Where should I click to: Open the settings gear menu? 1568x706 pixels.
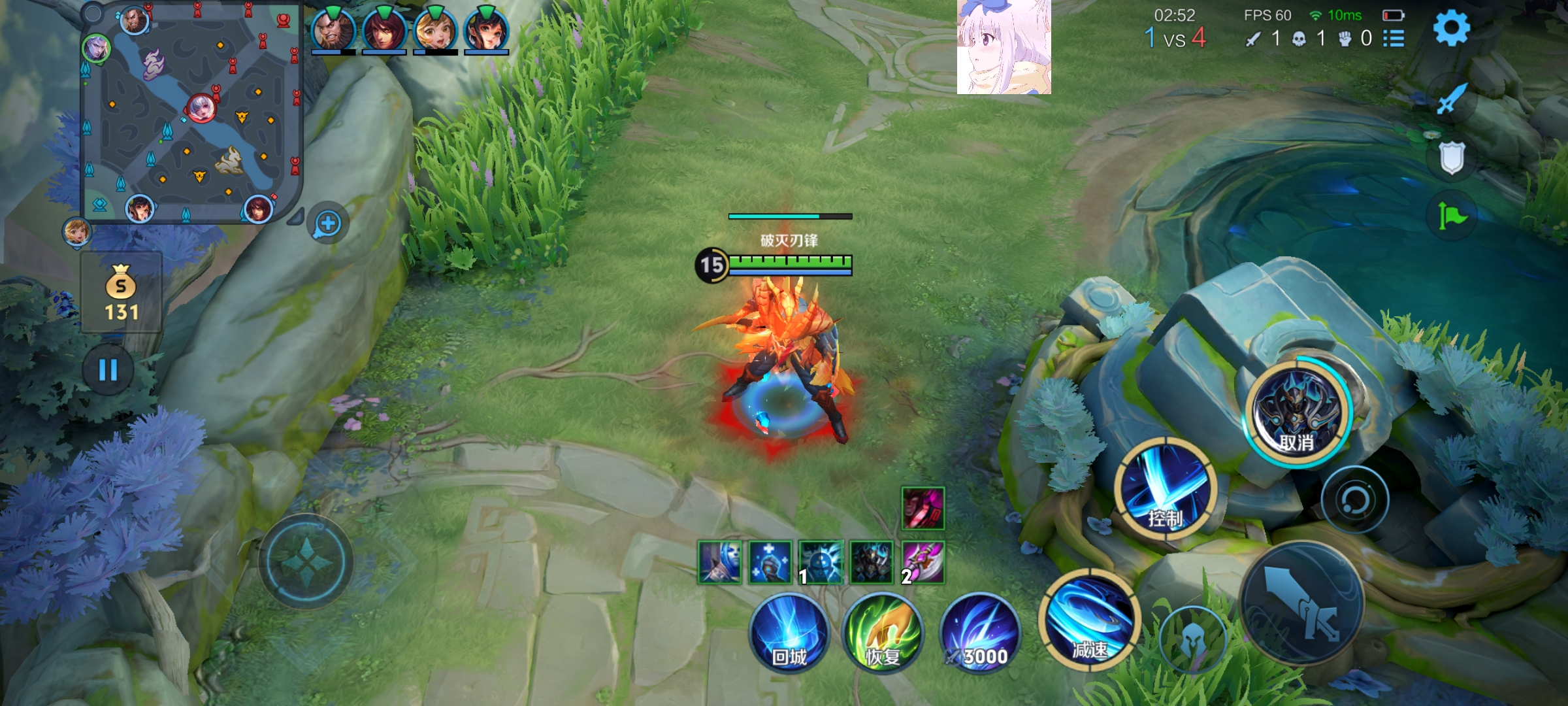coord(1451,28)
